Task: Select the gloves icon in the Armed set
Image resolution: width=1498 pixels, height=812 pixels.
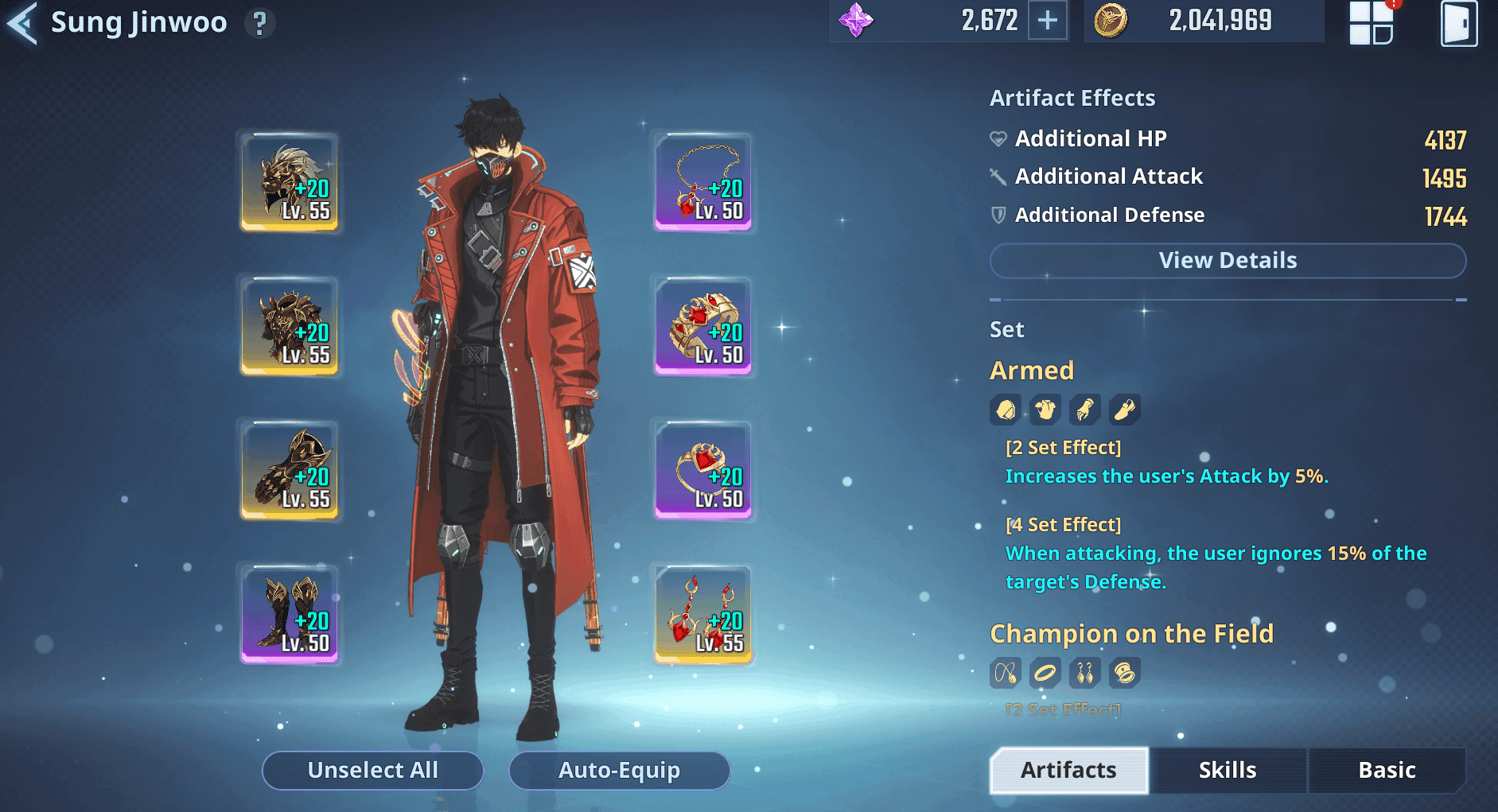Action: [x=1084, y=409]
